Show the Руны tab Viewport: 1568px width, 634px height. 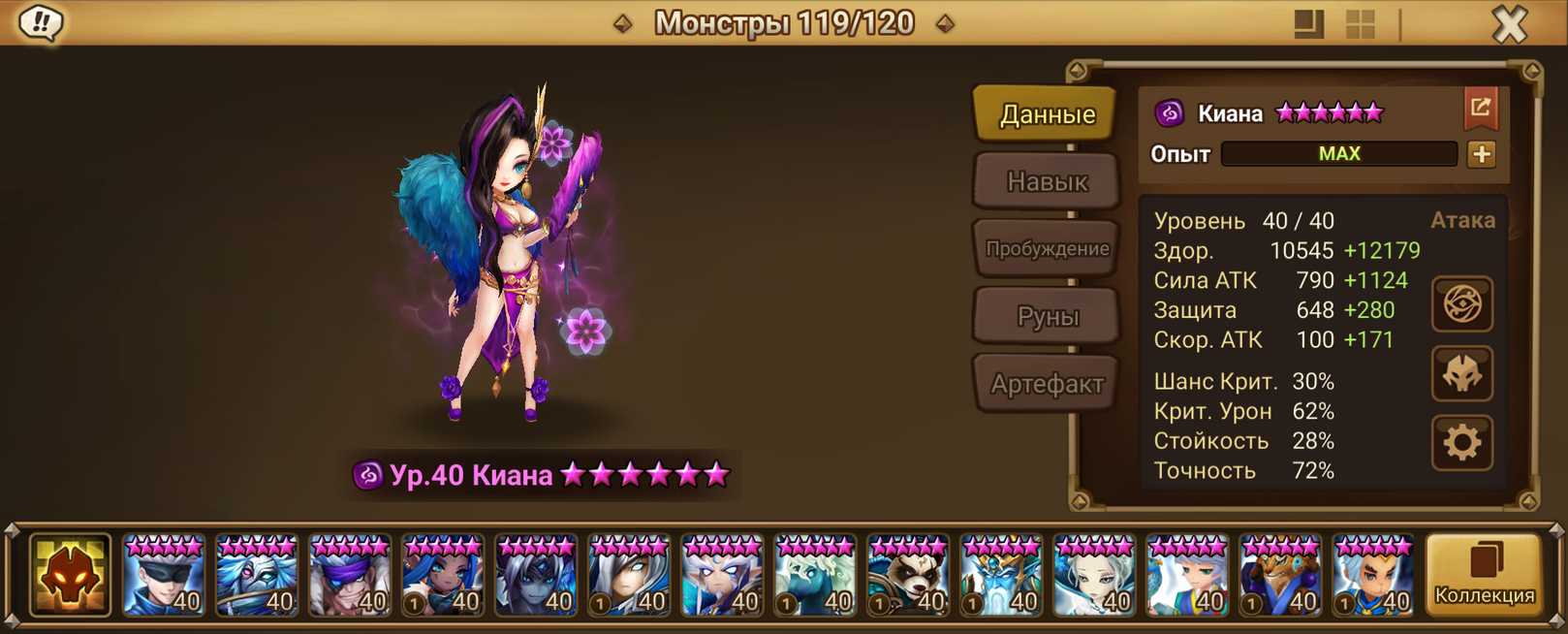(x=1047, y=316)
